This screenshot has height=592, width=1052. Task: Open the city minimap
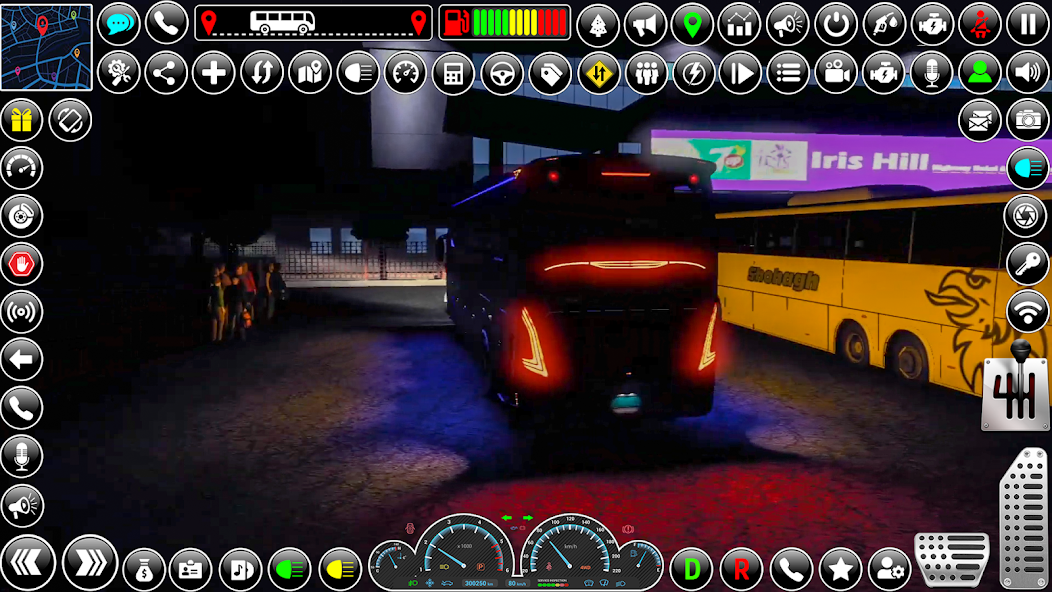(46, 46)
